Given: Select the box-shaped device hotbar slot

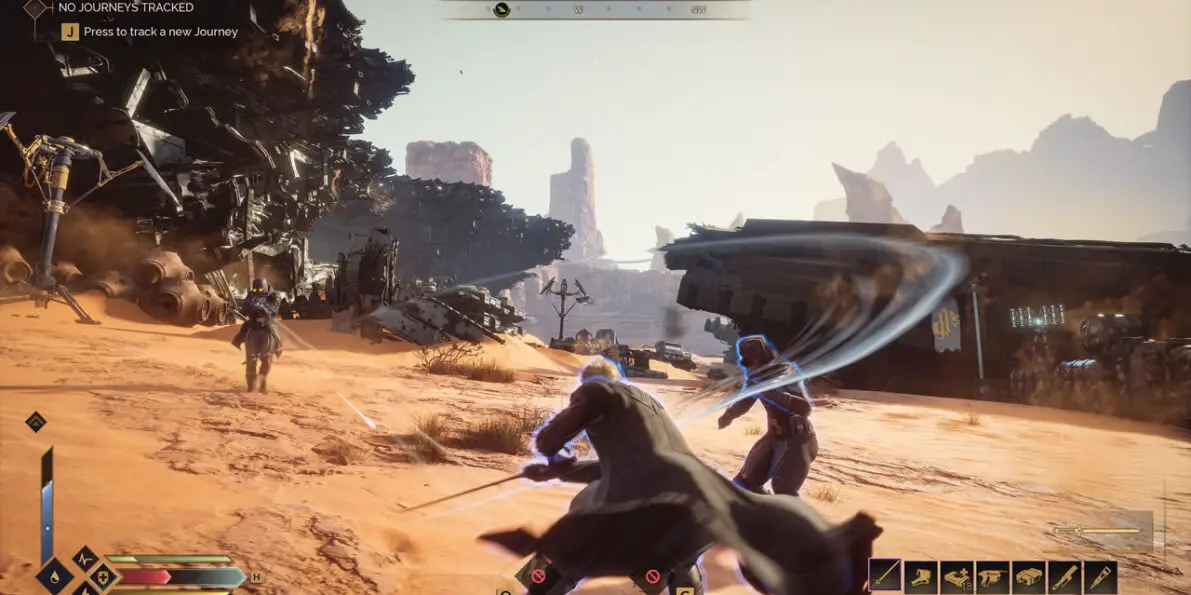Looking at the screenshot, I should pyautogui.click(x=1029, y=576).
